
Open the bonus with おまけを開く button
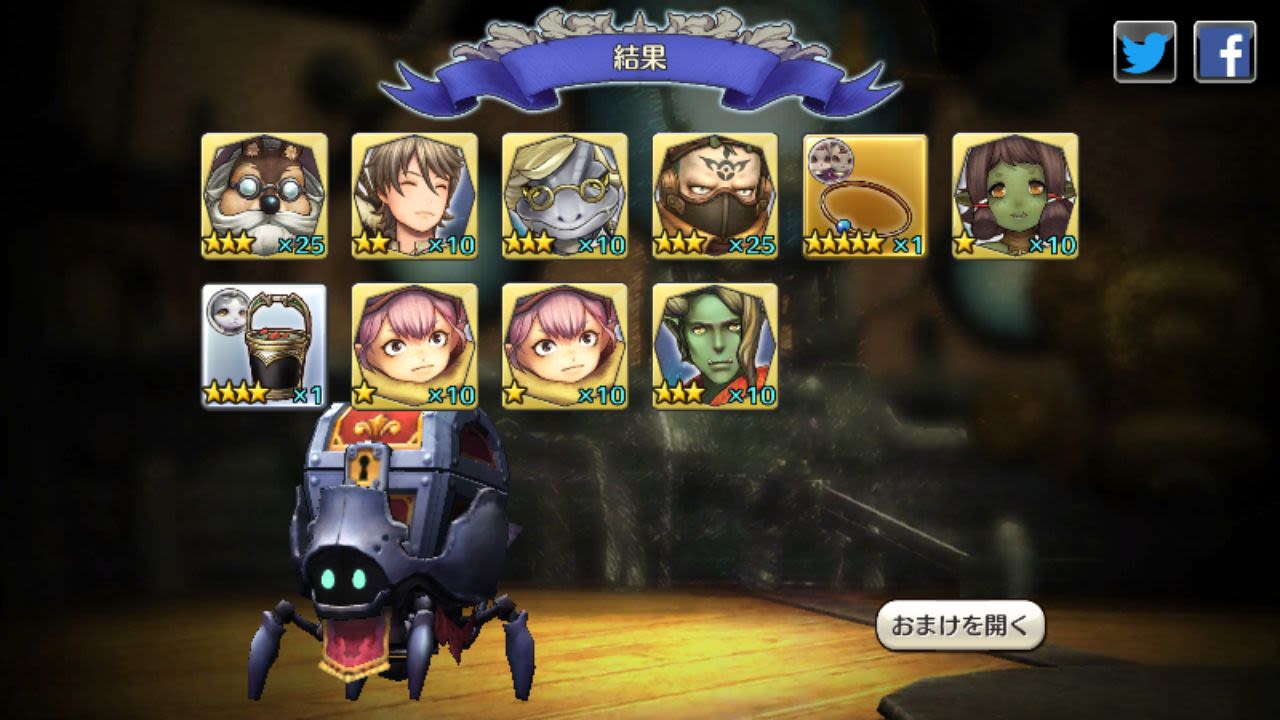pyautogui.click(x=960, y=626)
